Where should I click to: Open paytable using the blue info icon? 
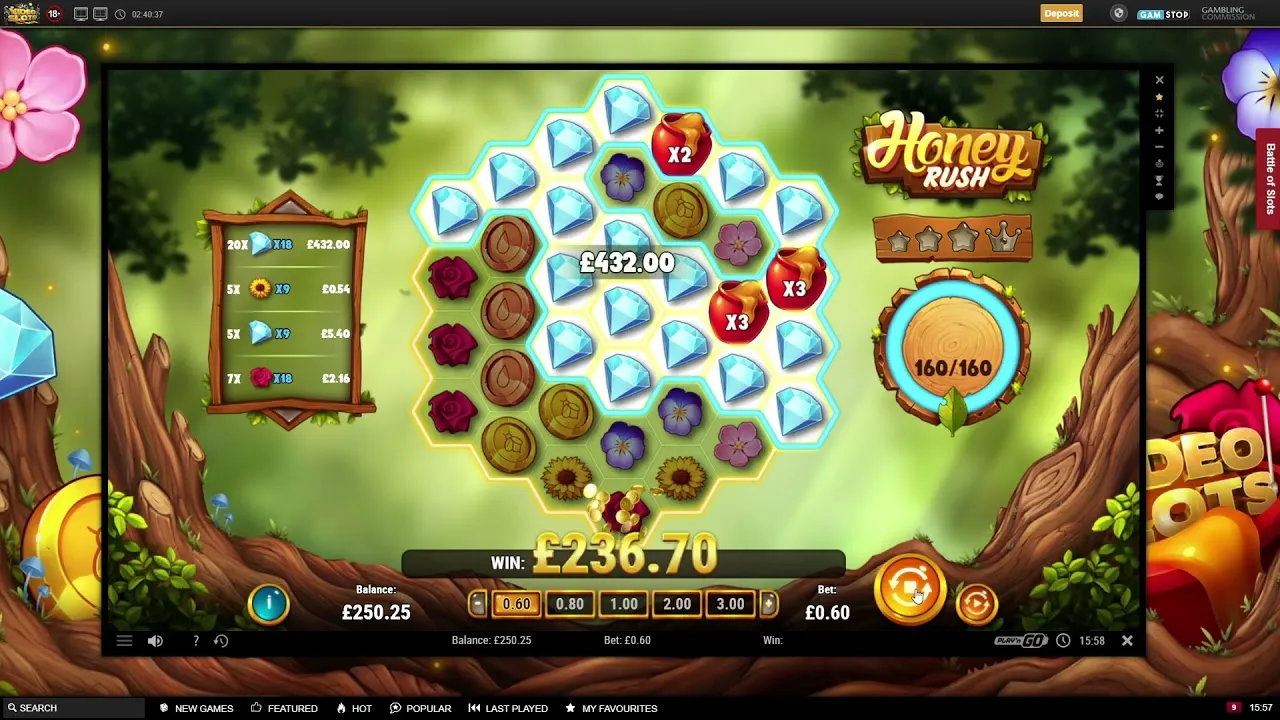click(268, 602)
